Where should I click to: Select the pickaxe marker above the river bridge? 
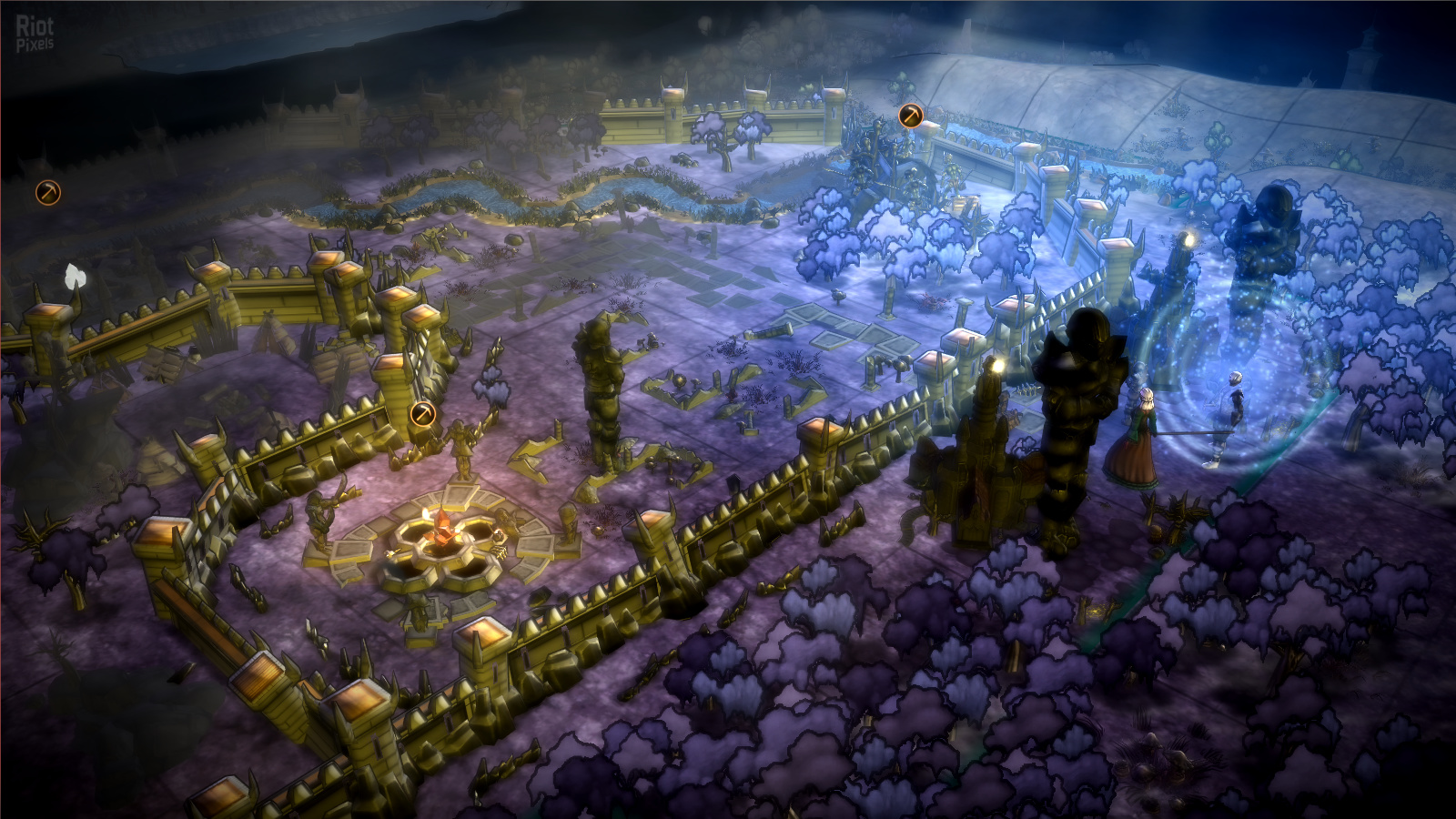pyautogui.click(x=910, y=116)
